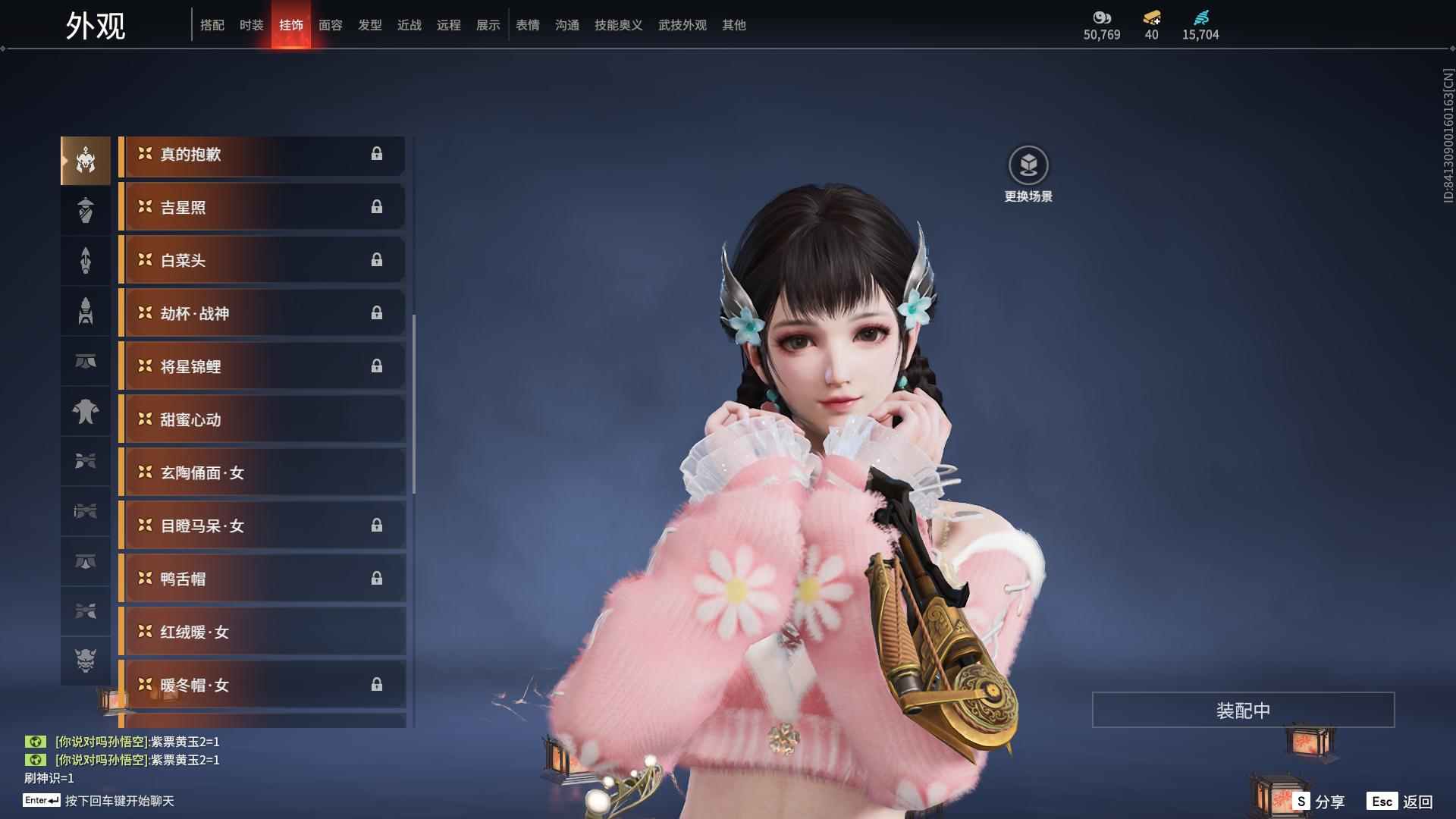1456x819 pixels.
Task: Click the 装配中 equip button
Action: point(1243,710)
